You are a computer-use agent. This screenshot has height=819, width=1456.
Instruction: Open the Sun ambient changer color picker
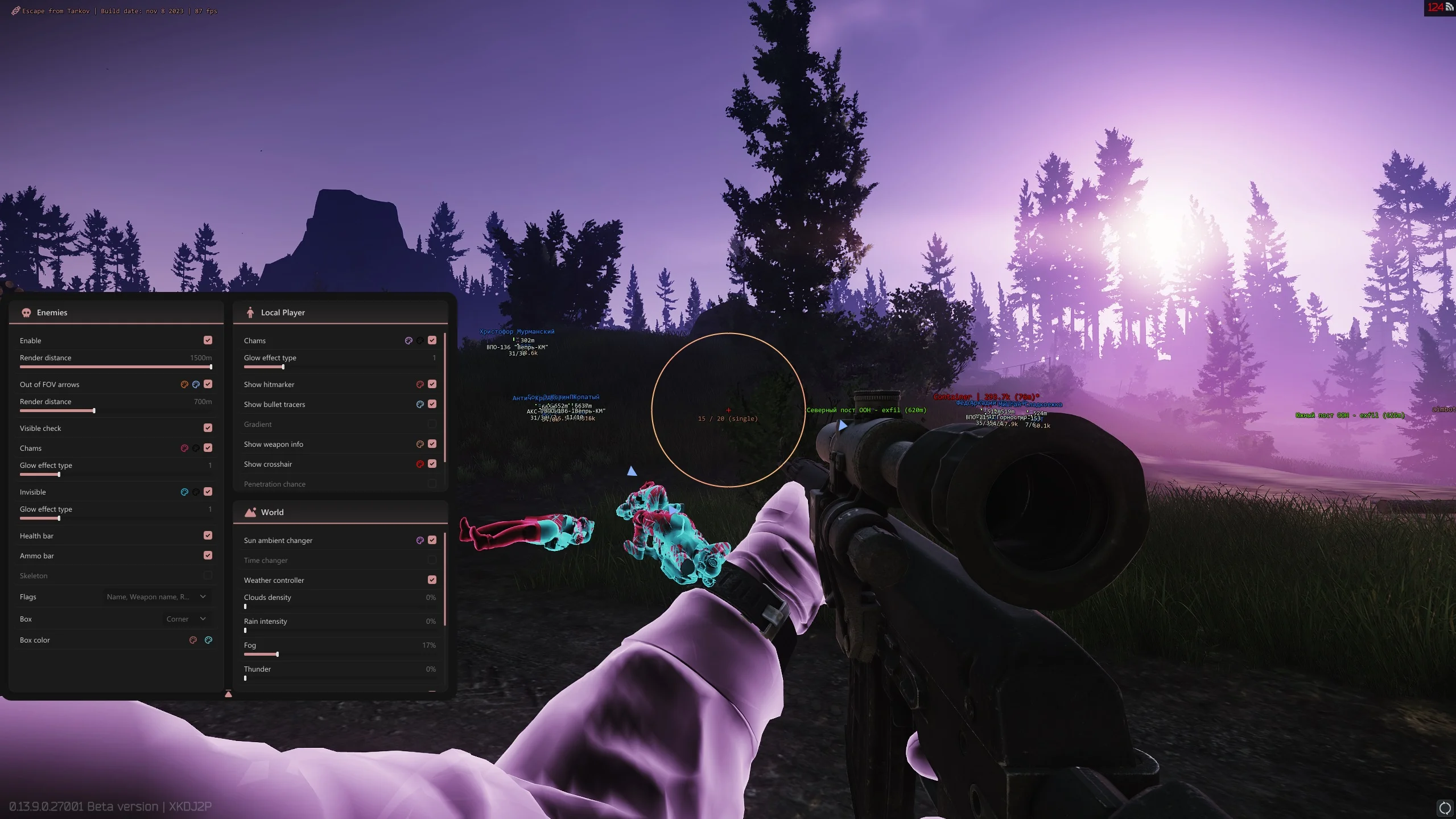[420, 540]
